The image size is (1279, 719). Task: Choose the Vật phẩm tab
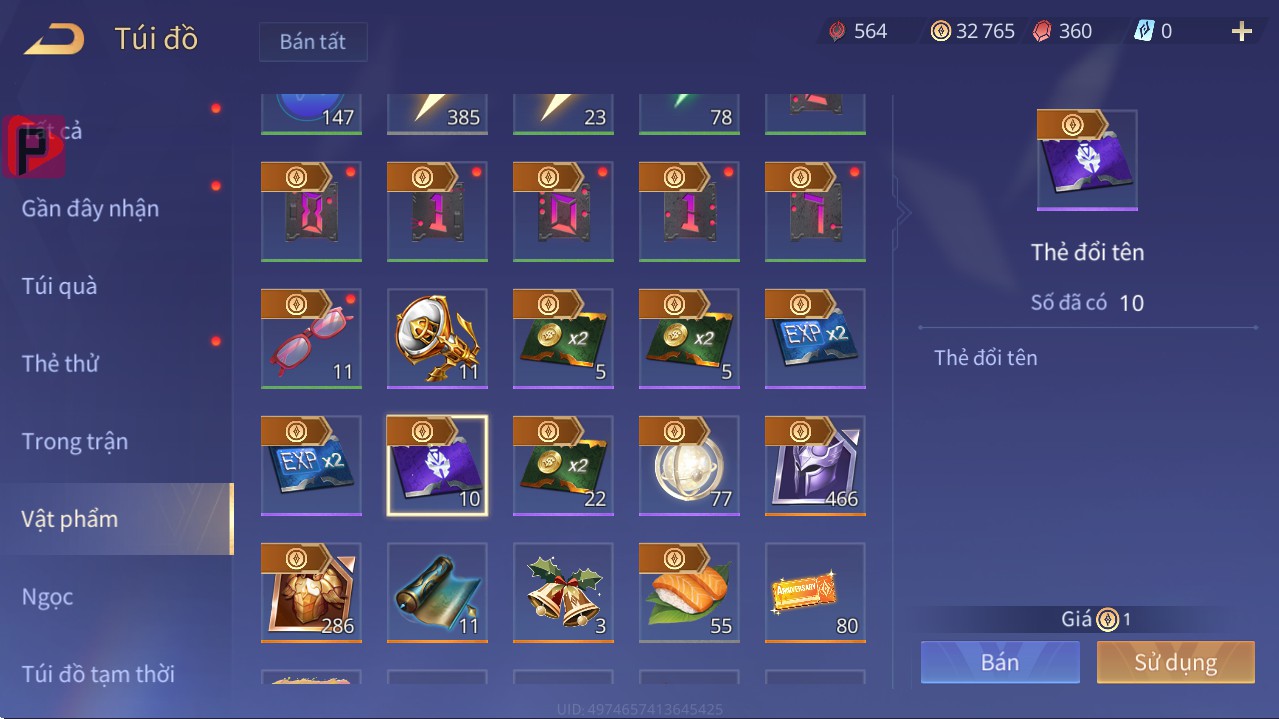pyautogui.click(x=70, y=519)
